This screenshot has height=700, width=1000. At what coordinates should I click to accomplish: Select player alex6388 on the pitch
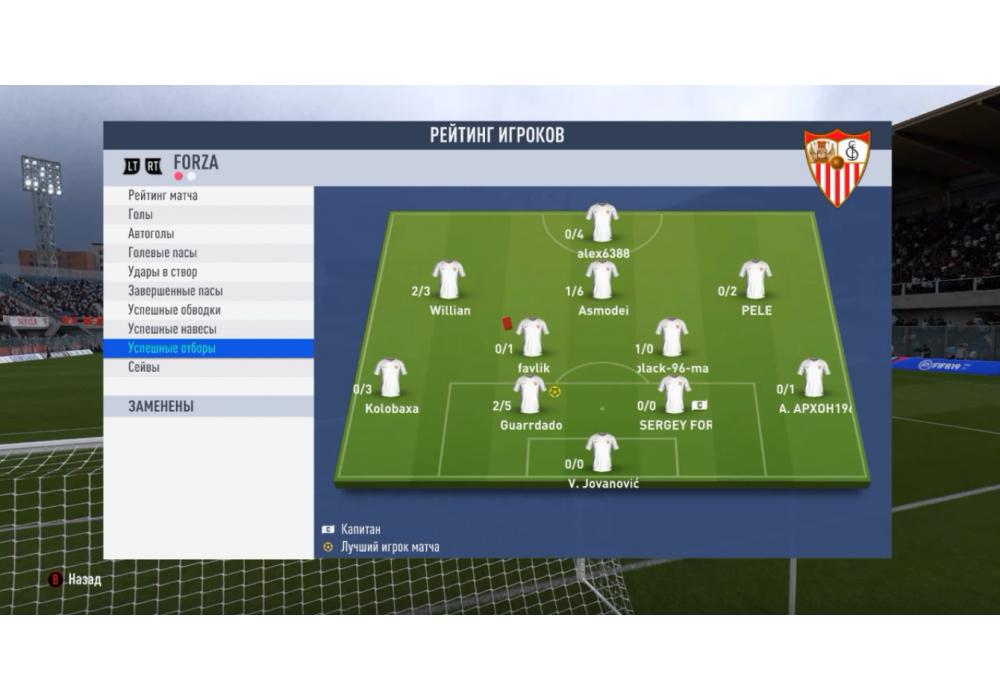tap(602, 223)
